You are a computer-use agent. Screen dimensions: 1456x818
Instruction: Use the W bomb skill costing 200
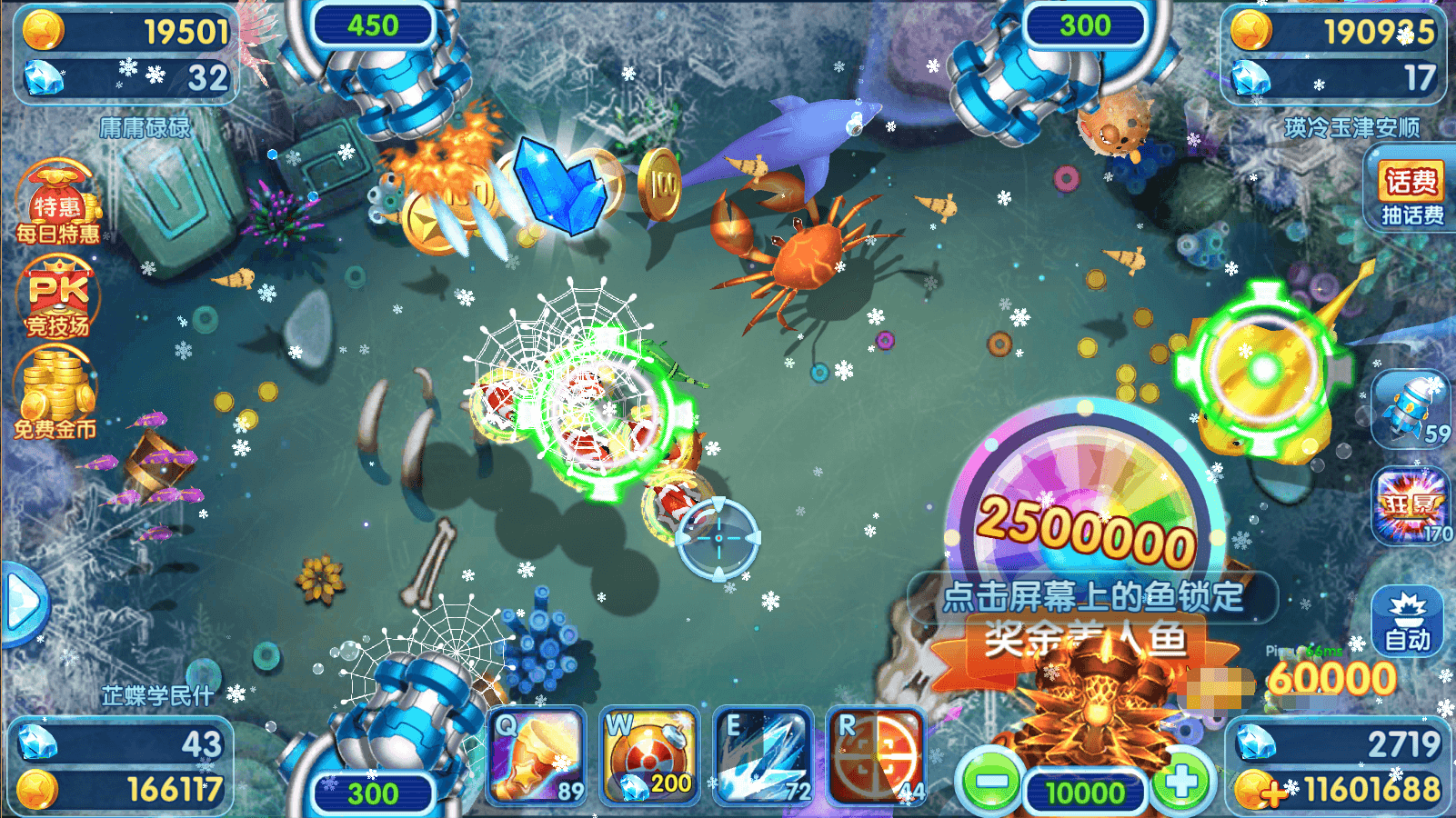pyautogui.click(x=649, y=756)
